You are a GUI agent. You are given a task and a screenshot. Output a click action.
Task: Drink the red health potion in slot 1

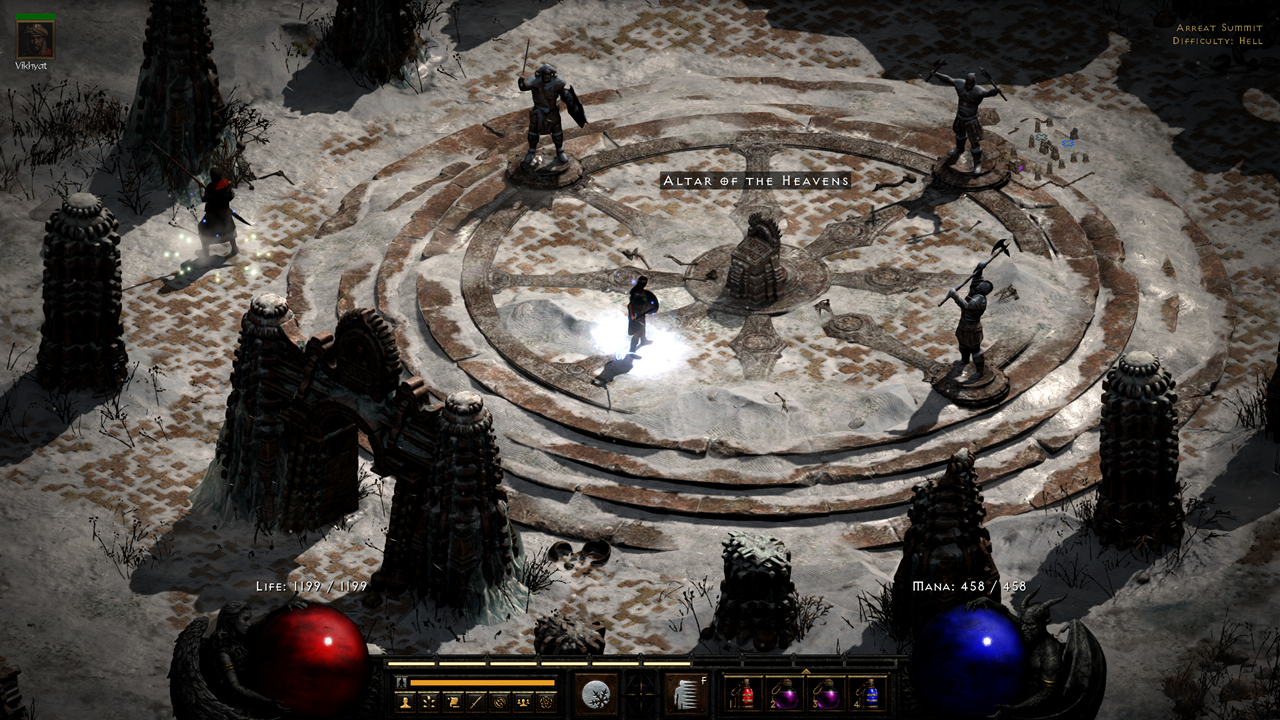pos(744,693)
